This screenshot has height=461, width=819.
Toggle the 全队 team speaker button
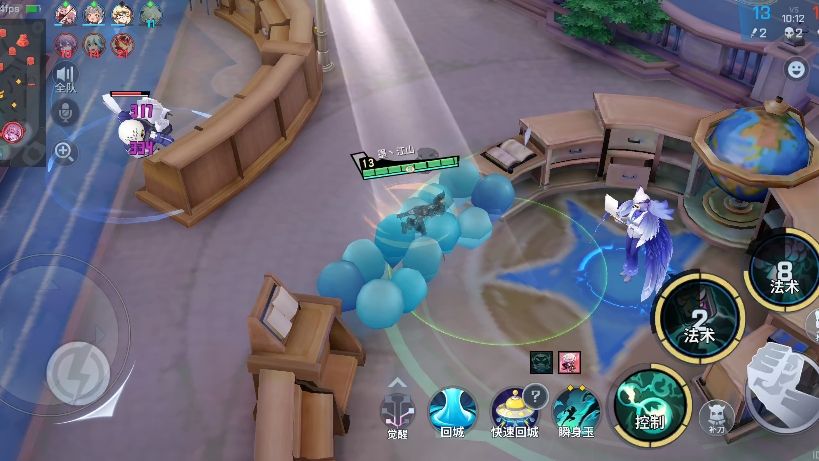point(66,78)
